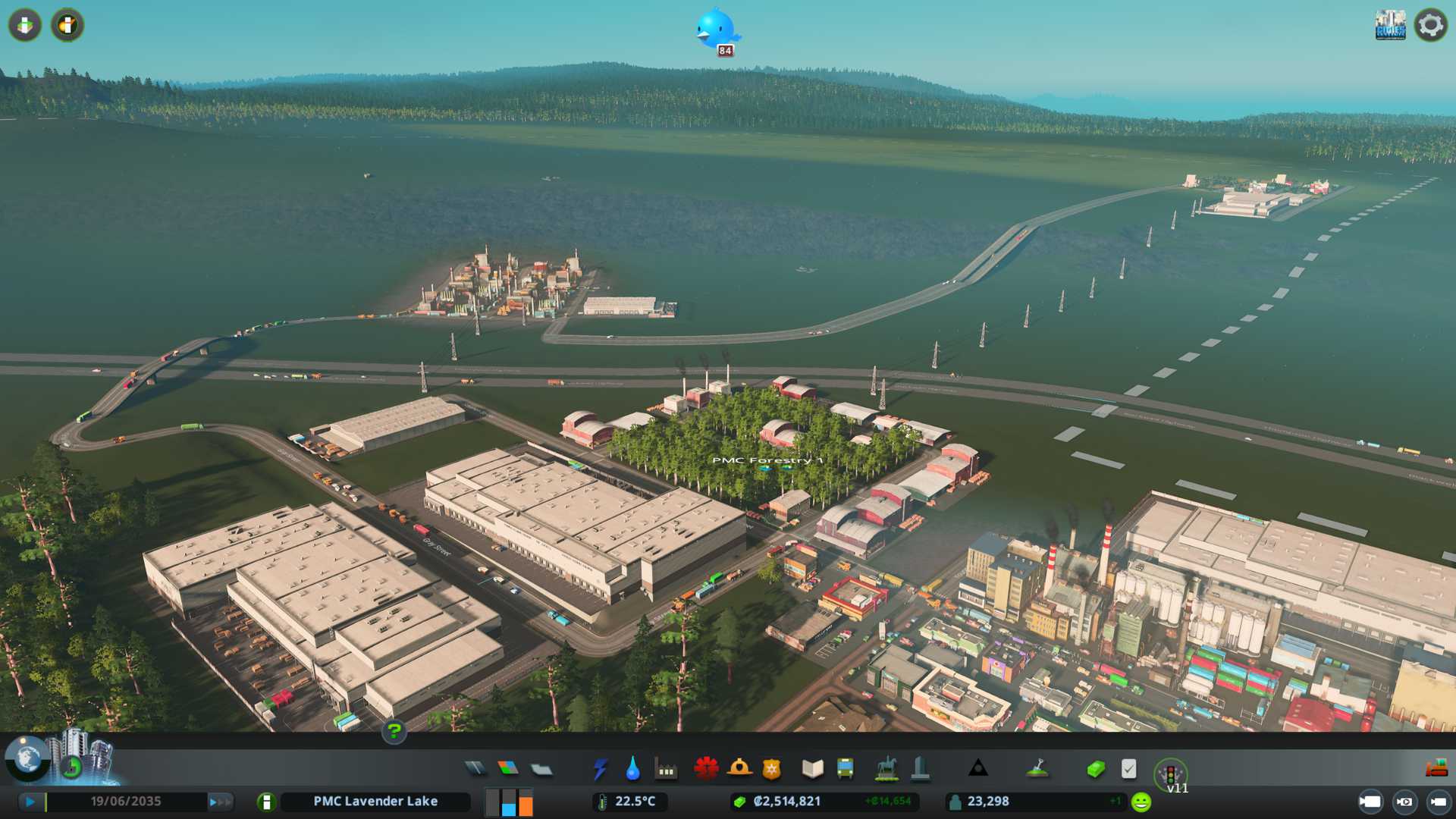Select the Water and Sewage droplet icon

[x=632, y=769]
